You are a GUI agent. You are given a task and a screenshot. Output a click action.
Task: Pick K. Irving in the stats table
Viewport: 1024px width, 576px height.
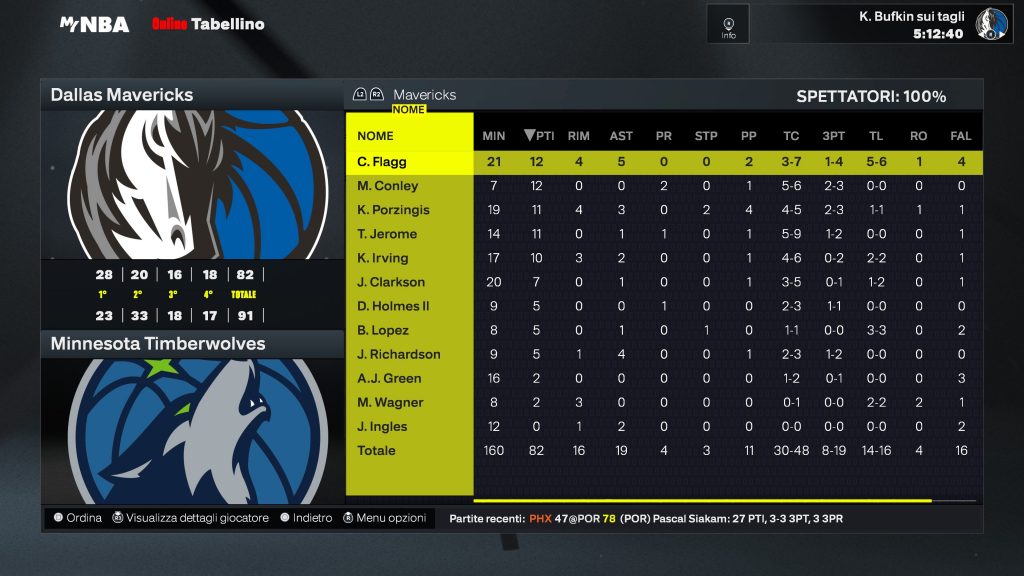point(383,258)
